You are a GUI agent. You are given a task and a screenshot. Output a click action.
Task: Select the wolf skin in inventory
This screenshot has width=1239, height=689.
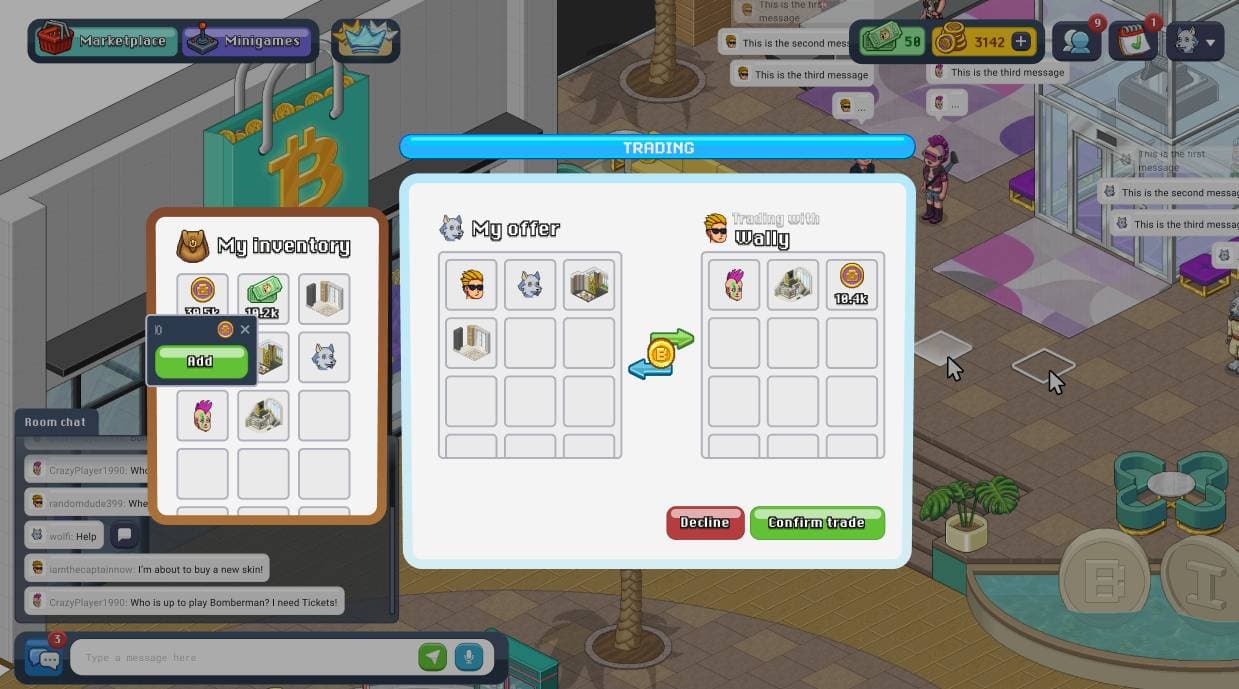324,357
